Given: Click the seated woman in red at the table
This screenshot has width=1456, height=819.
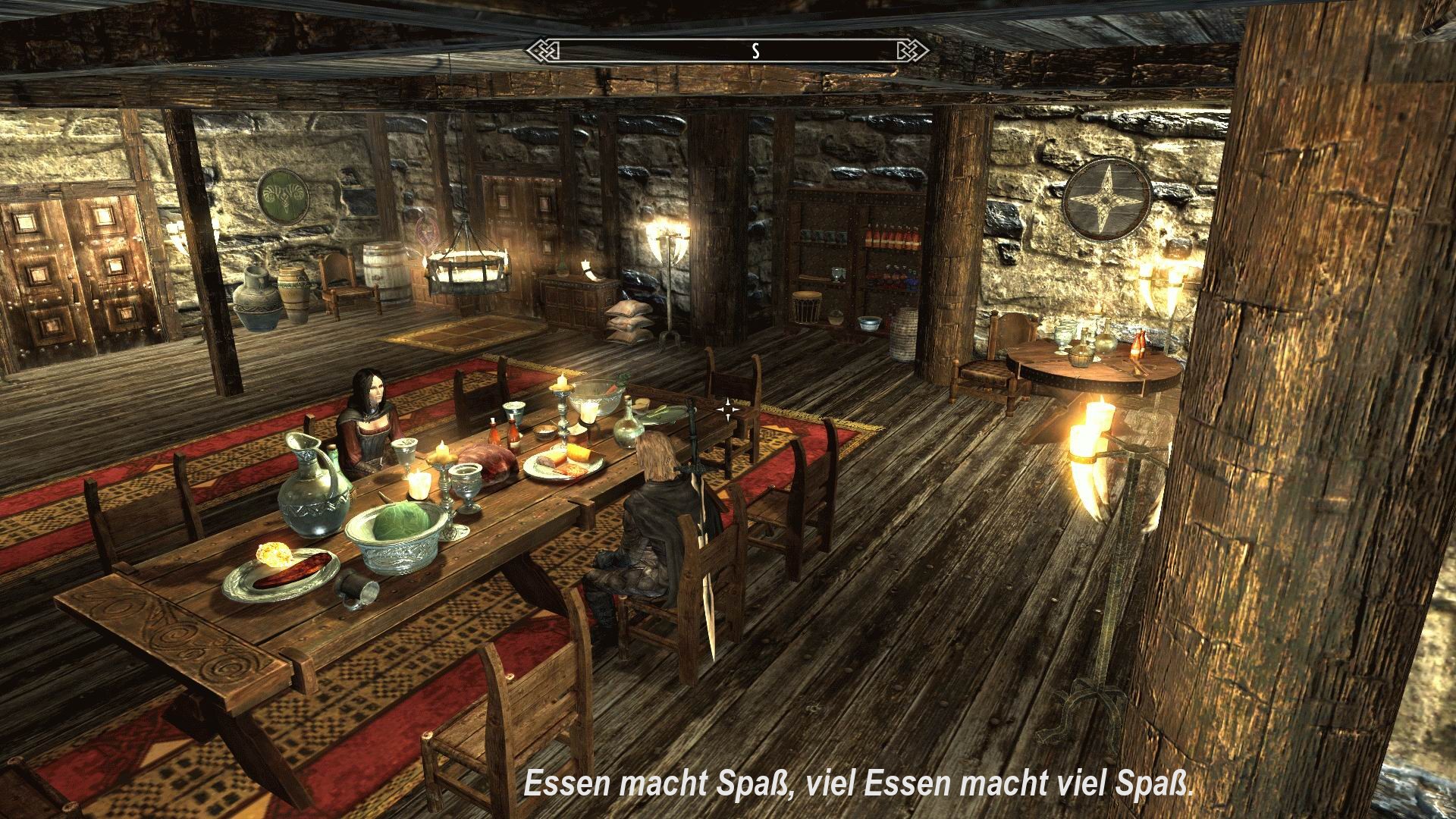Looking at the screenshot, I should pos(372,425).
